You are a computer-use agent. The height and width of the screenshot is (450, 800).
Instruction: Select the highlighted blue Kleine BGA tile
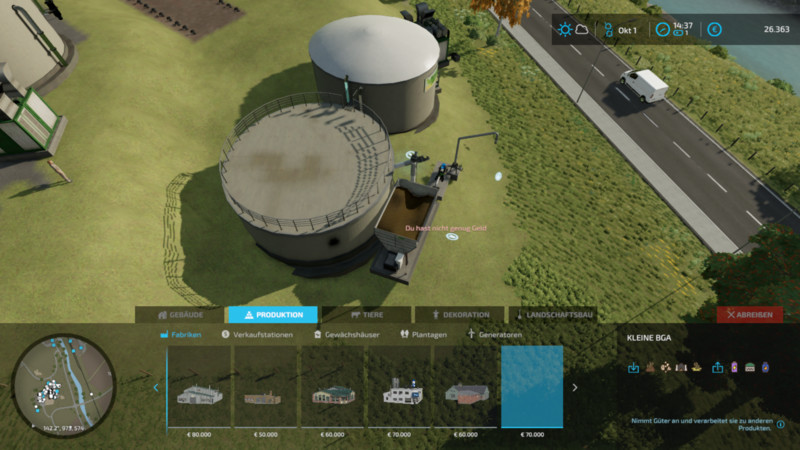[x=533, y=390]
